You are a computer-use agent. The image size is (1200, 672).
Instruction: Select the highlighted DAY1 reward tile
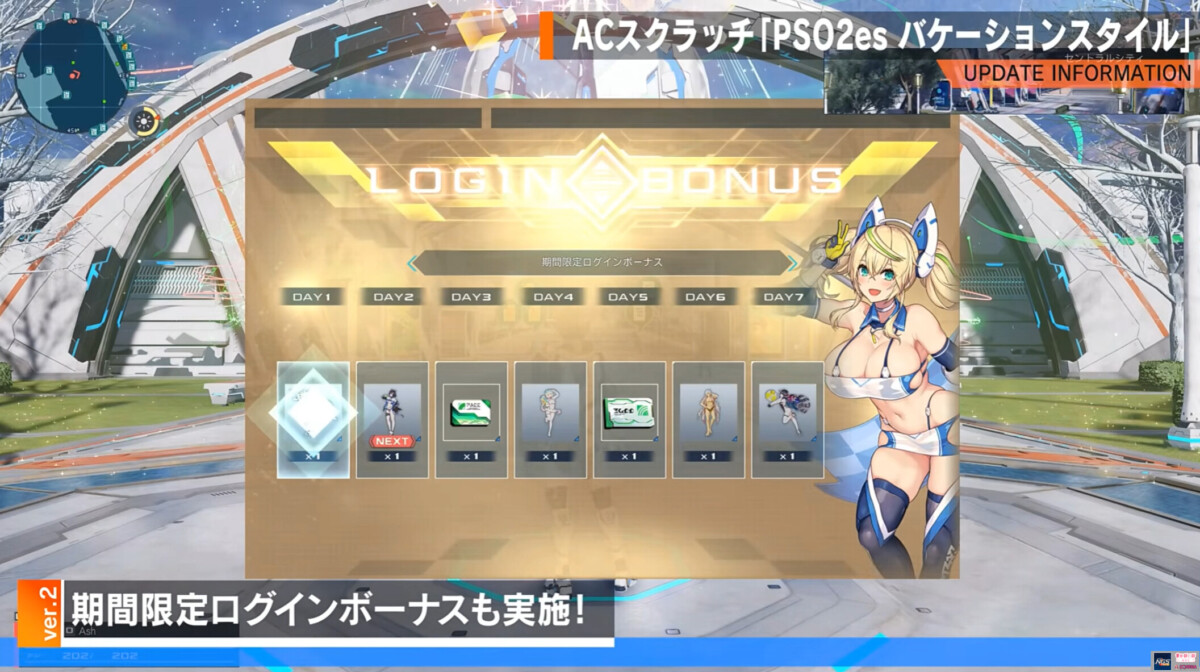pyautogui.click(x=313, y=419)
